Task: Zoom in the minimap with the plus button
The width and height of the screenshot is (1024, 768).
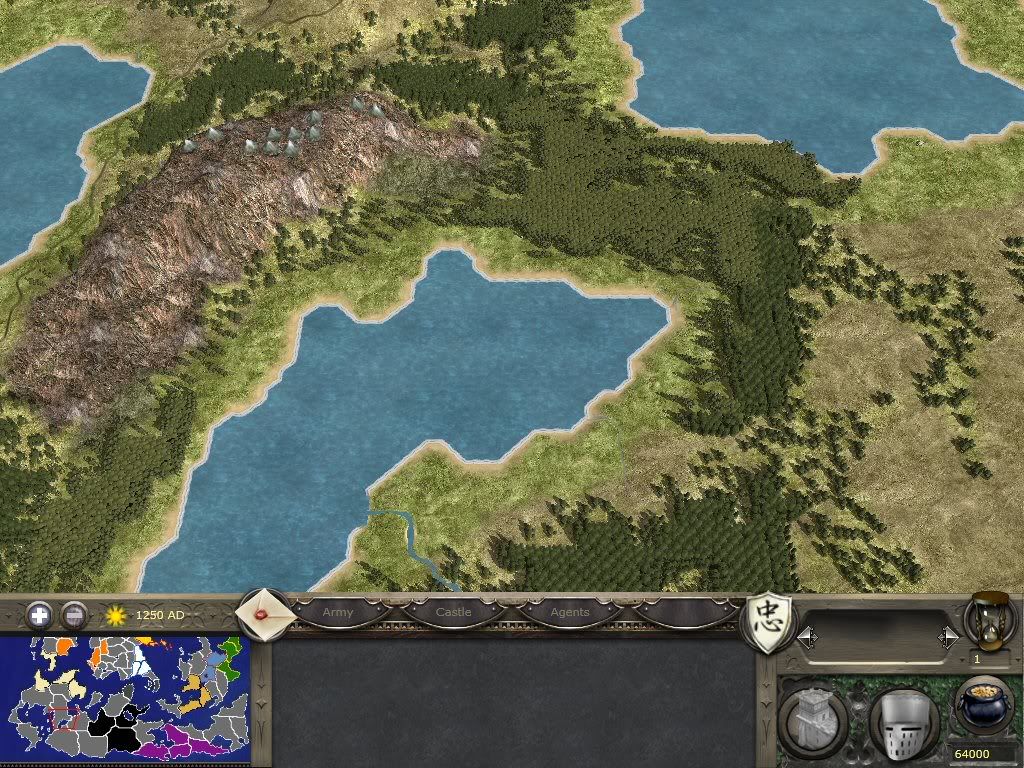Action: point(39,614)
